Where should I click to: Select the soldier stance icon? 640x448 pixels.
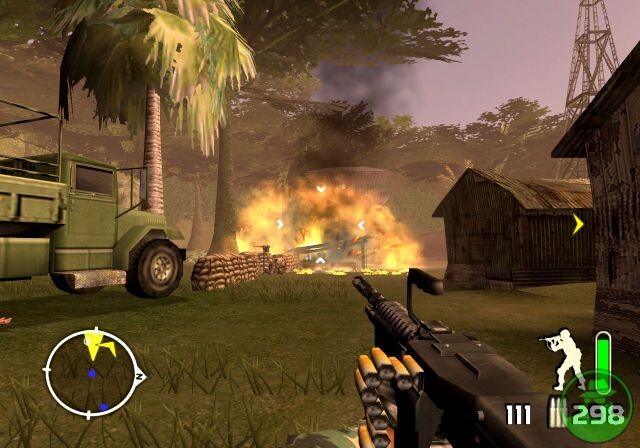tap(561, 356)
